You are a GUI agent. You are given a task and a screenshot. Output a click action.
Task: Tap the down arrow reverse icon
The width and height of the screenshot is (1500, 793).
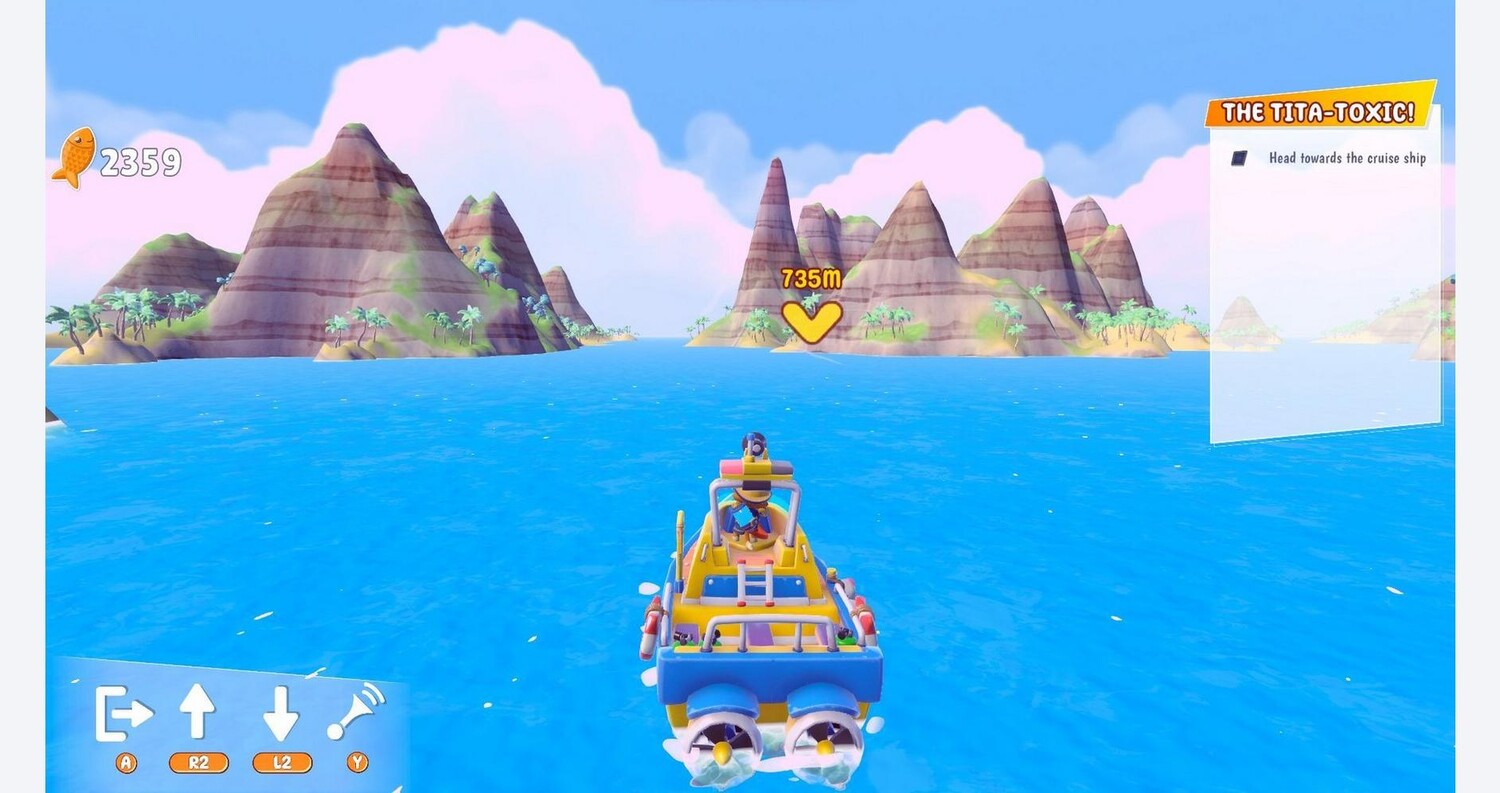click(281, 712)
